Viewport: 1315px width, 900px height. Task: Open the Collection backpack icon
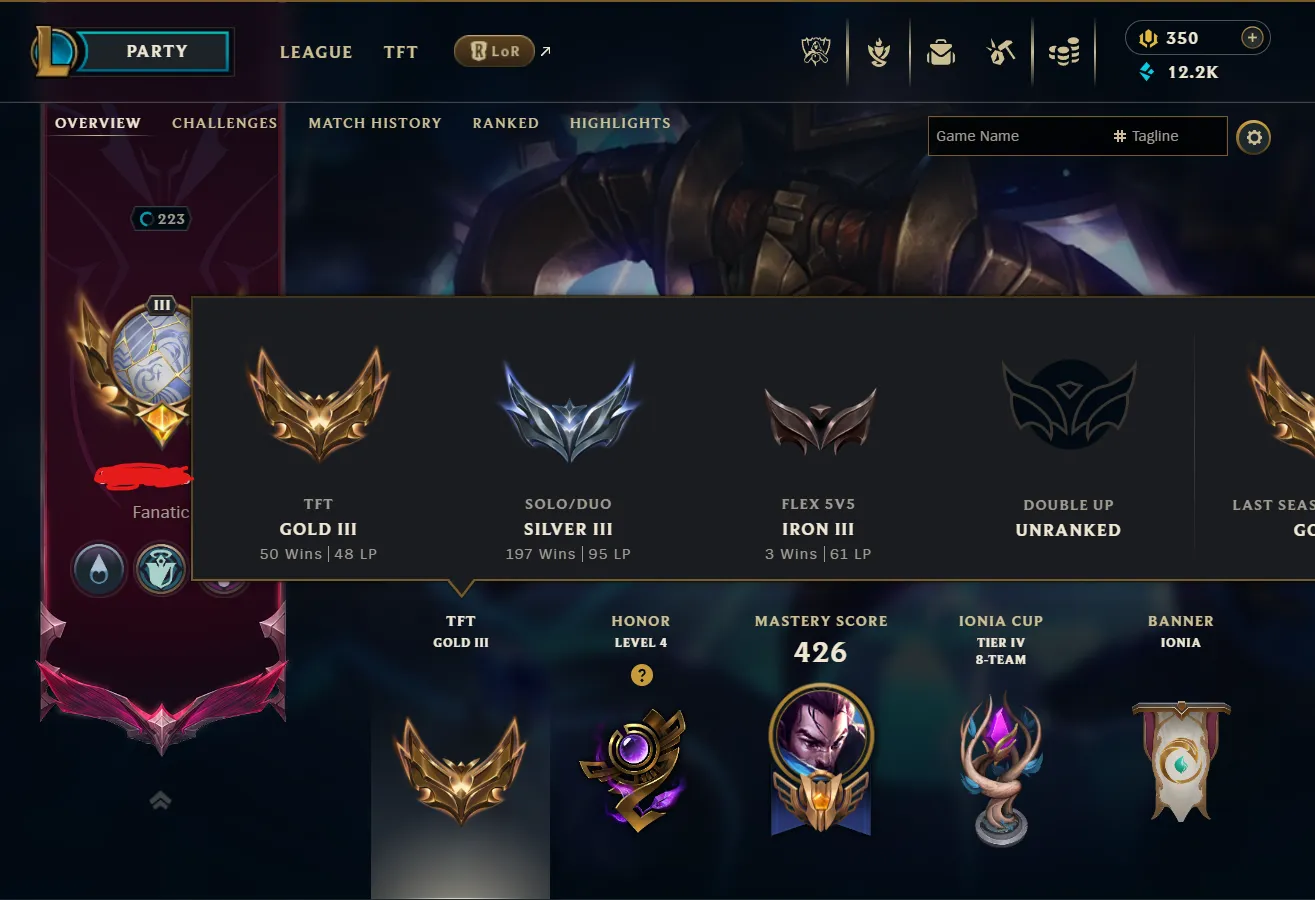click(940, 52)
